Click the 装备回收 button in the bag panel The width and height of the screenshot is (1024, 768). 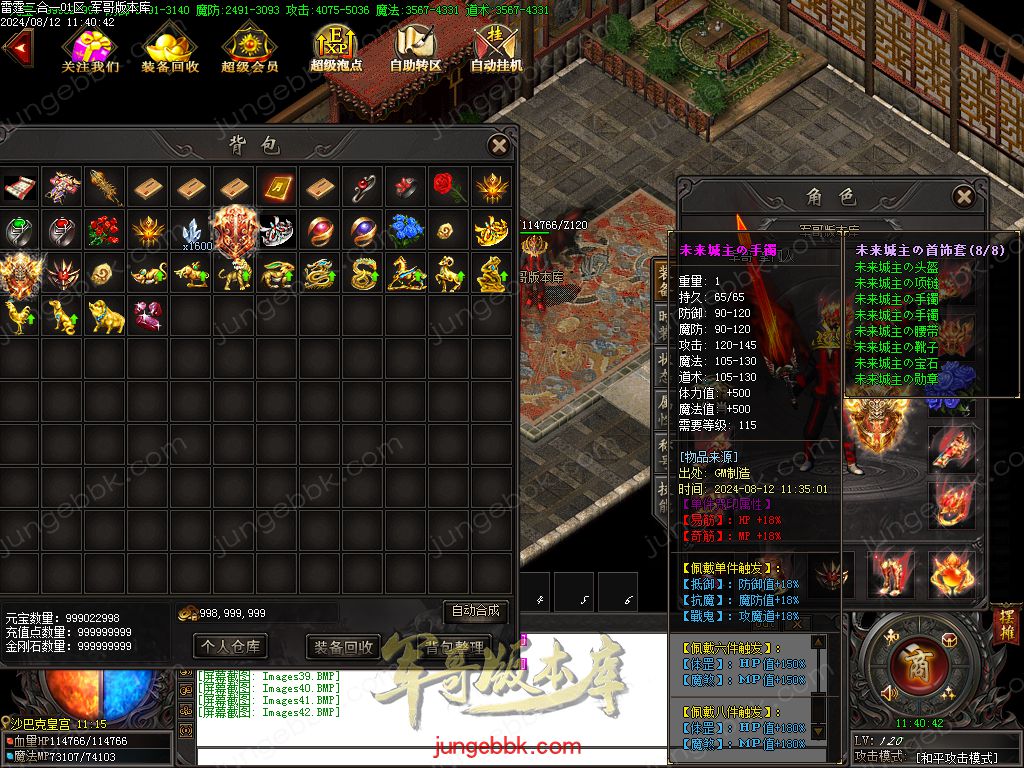click(343, 646)
